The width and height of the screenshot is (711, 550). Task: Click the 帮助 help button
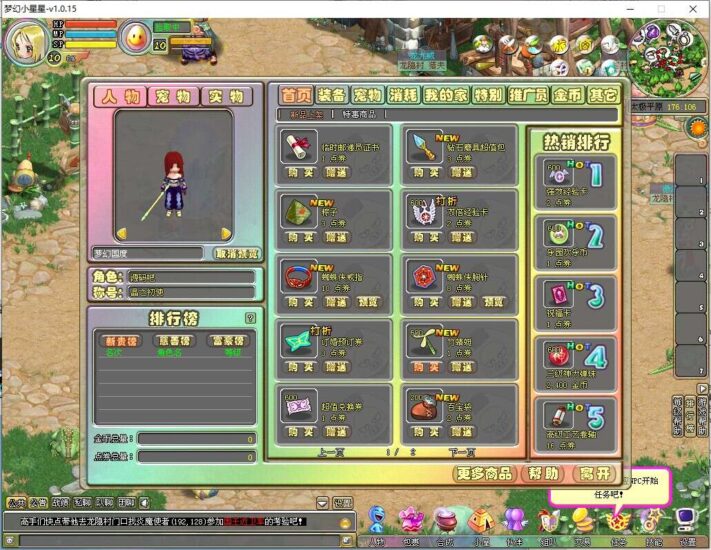pos(544,473)
